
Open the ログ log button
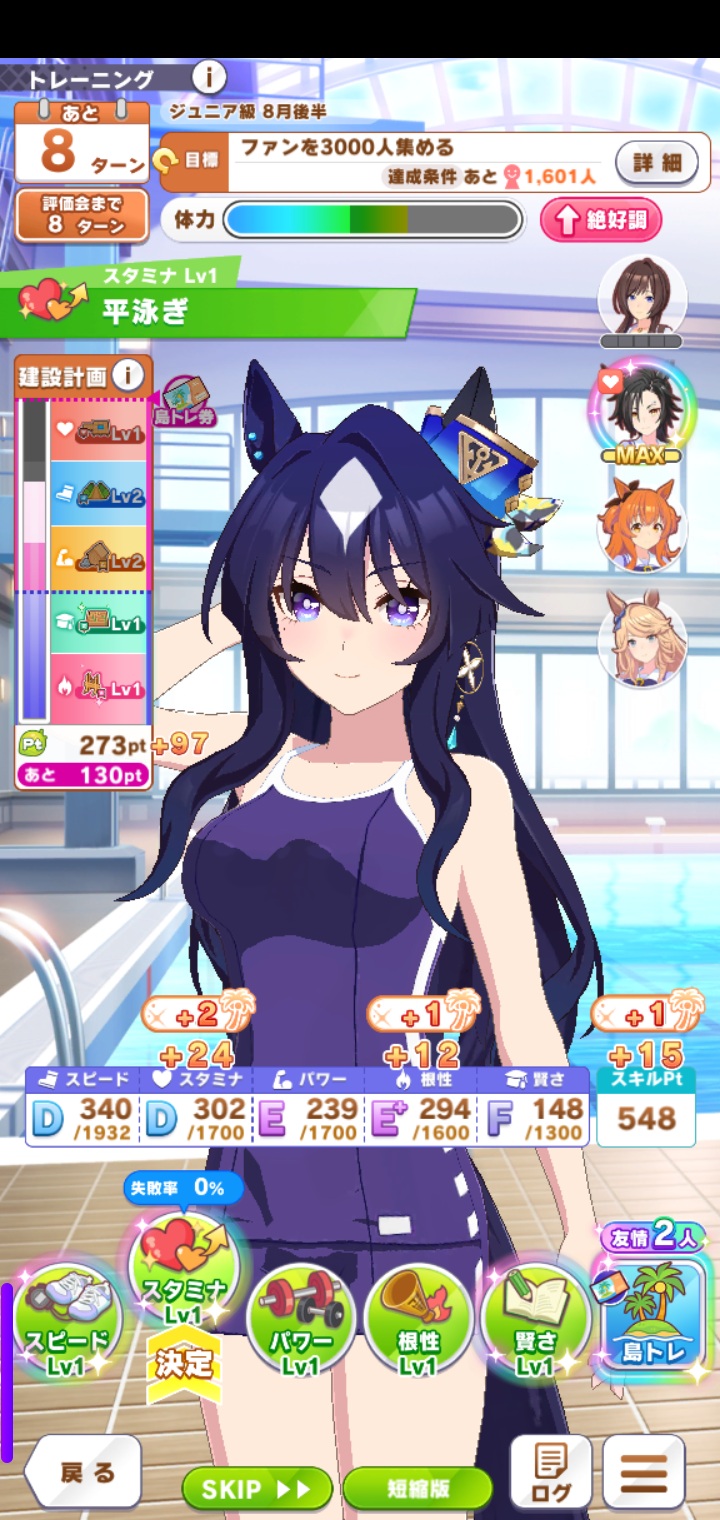point(551,1472)
